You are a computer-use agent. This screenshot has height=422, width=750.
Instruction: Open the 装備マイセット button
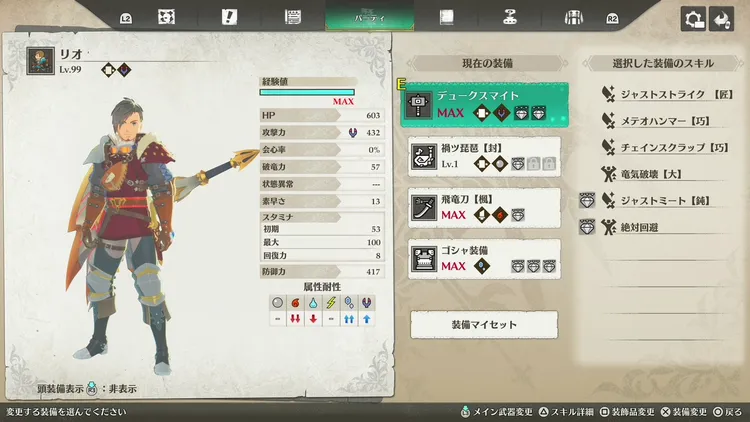pos(484,324)
